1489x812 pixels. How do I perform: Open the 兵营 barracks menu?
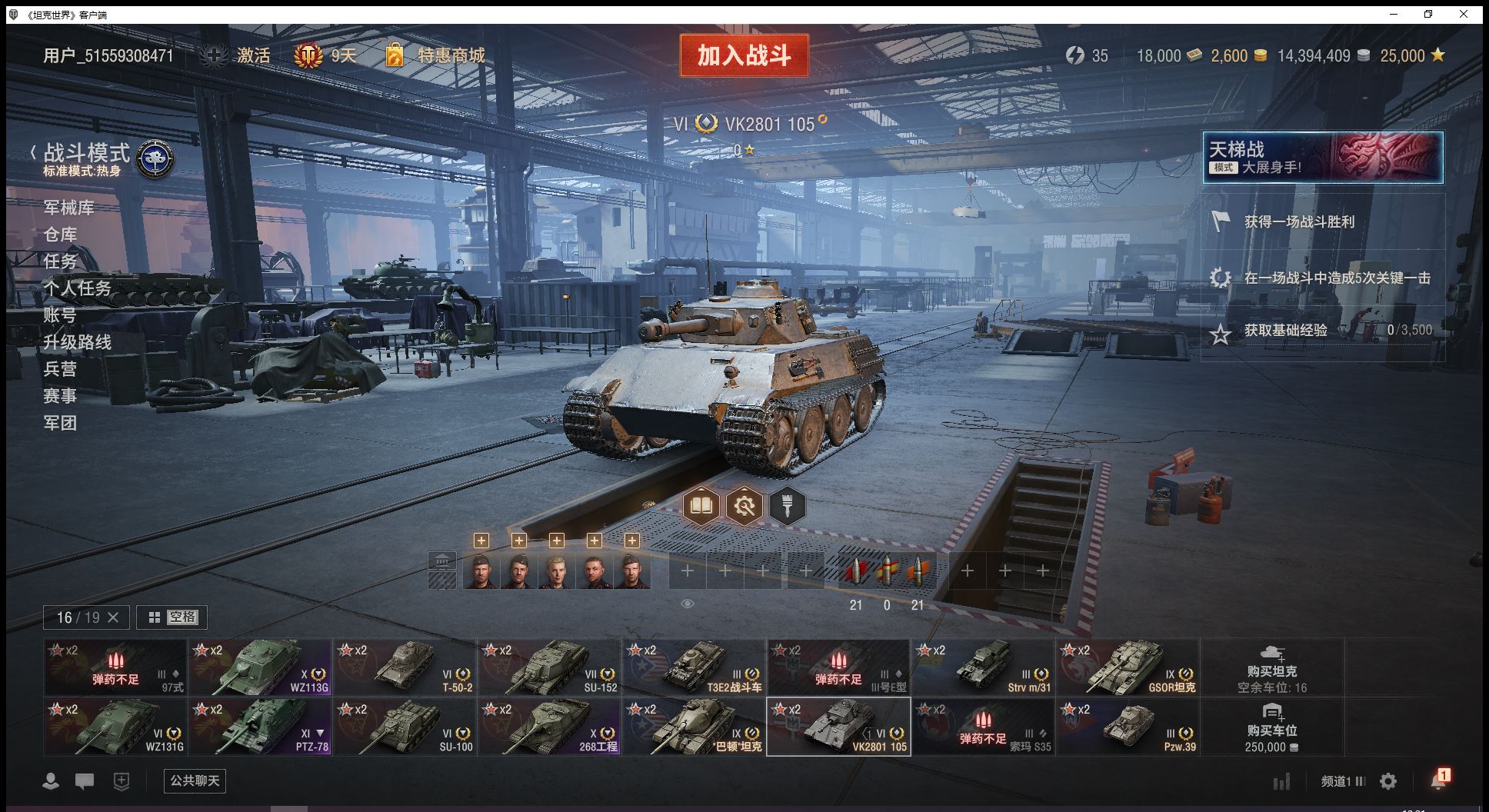coord(60,369)
